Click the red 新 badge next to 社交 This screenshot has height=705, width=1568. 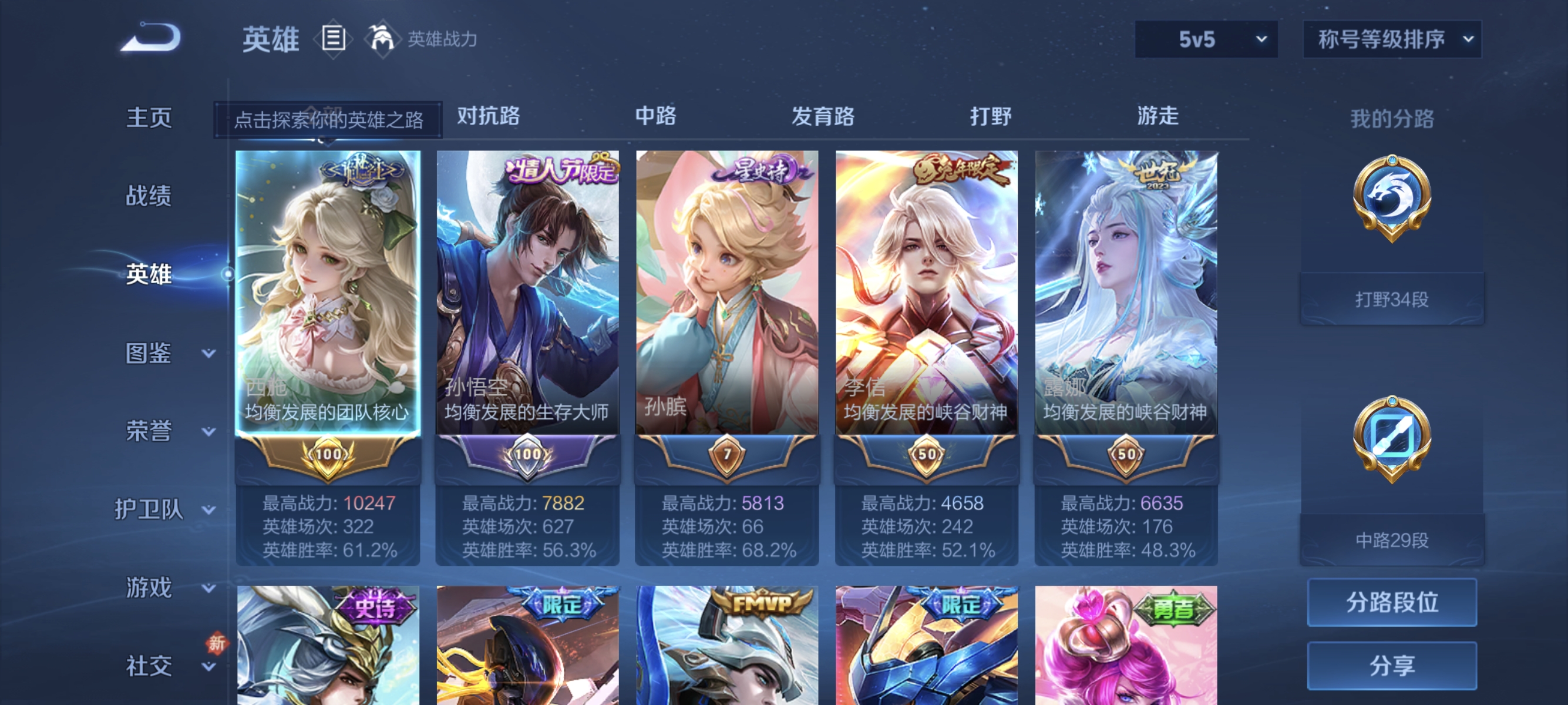pos(217,642)
